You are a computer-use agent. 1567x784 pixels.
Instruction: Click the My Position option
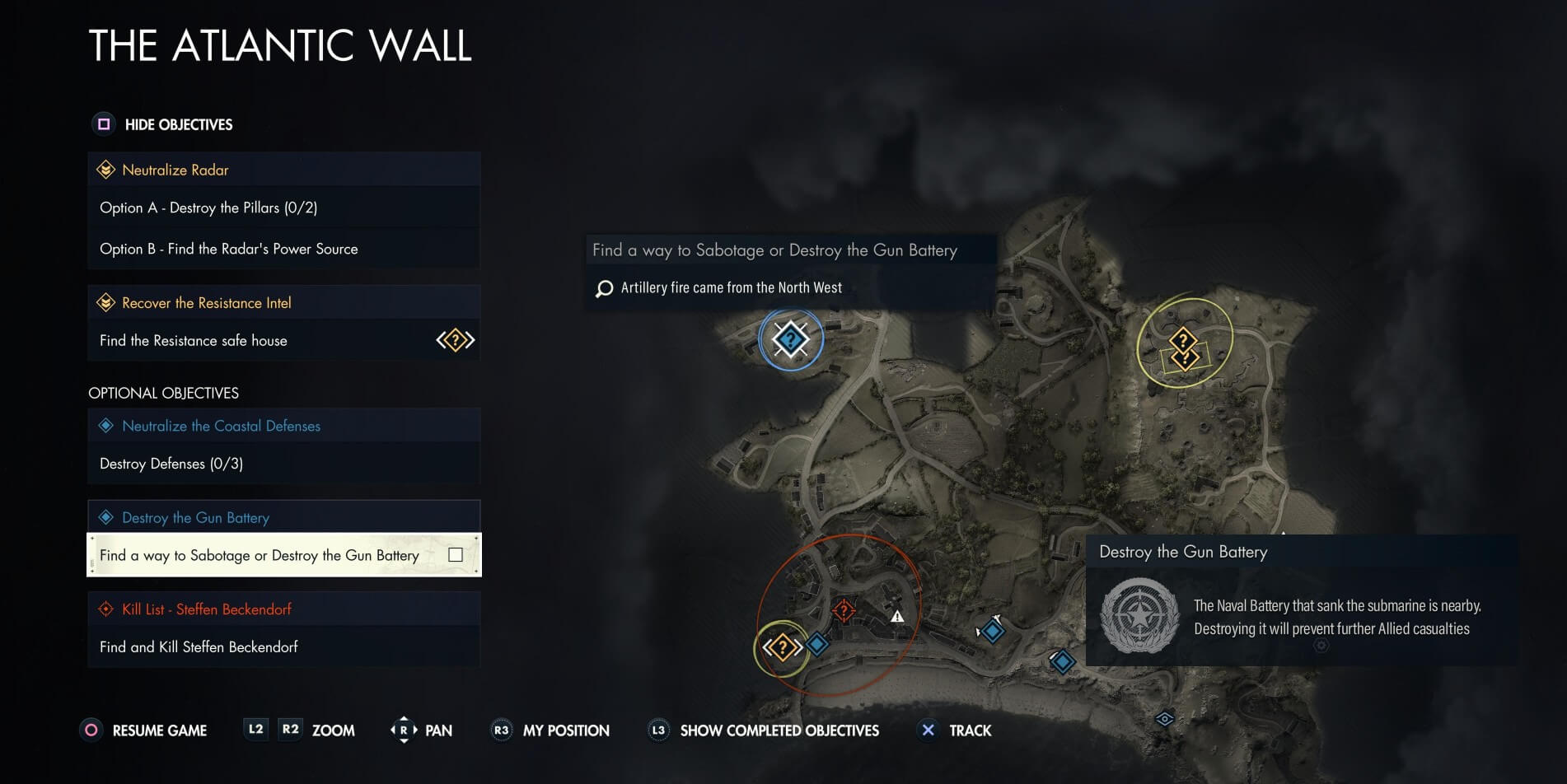click(566, 730)
